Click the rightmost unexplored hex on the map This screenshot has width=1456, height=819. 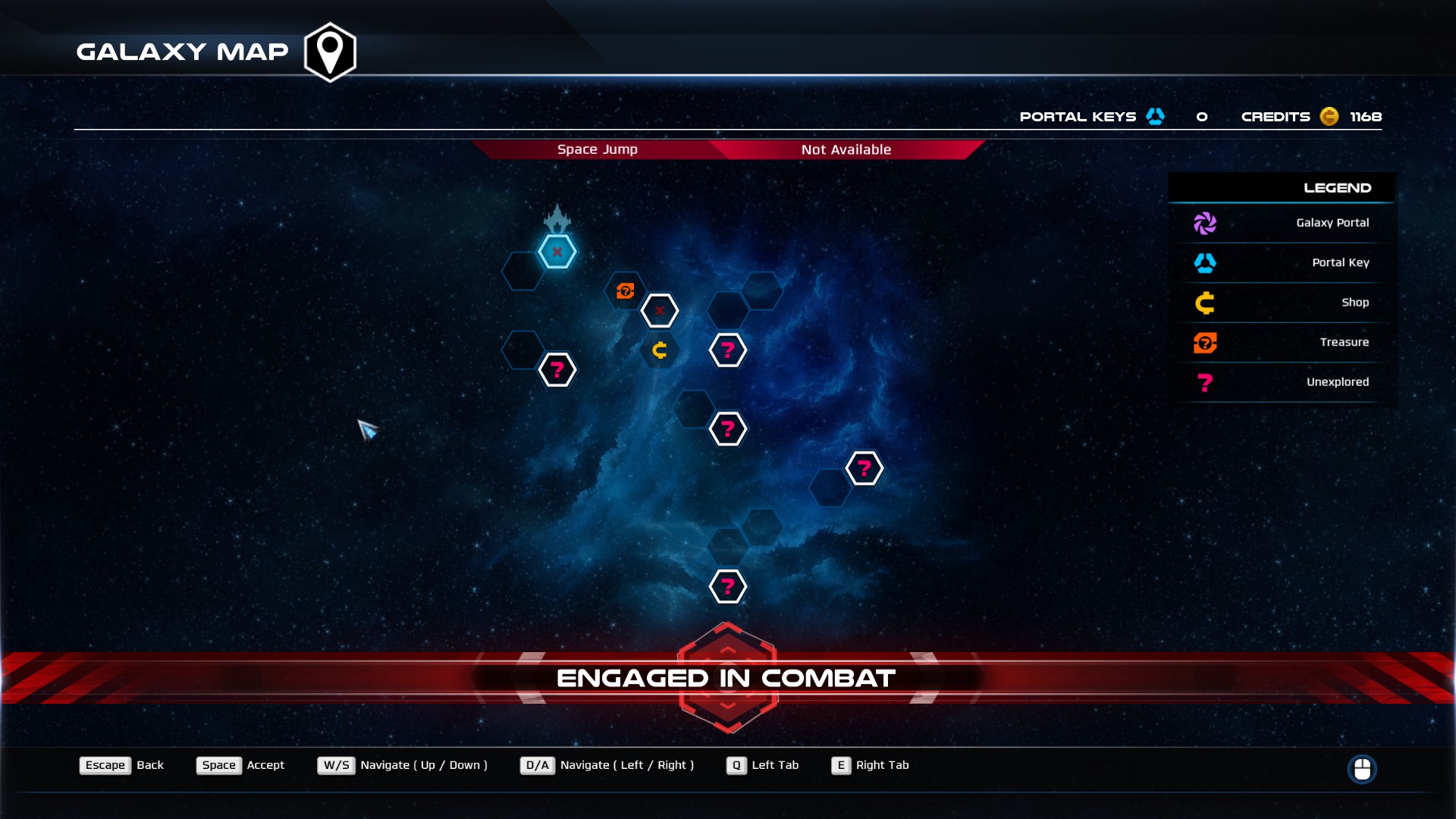(x=864, y=468)
